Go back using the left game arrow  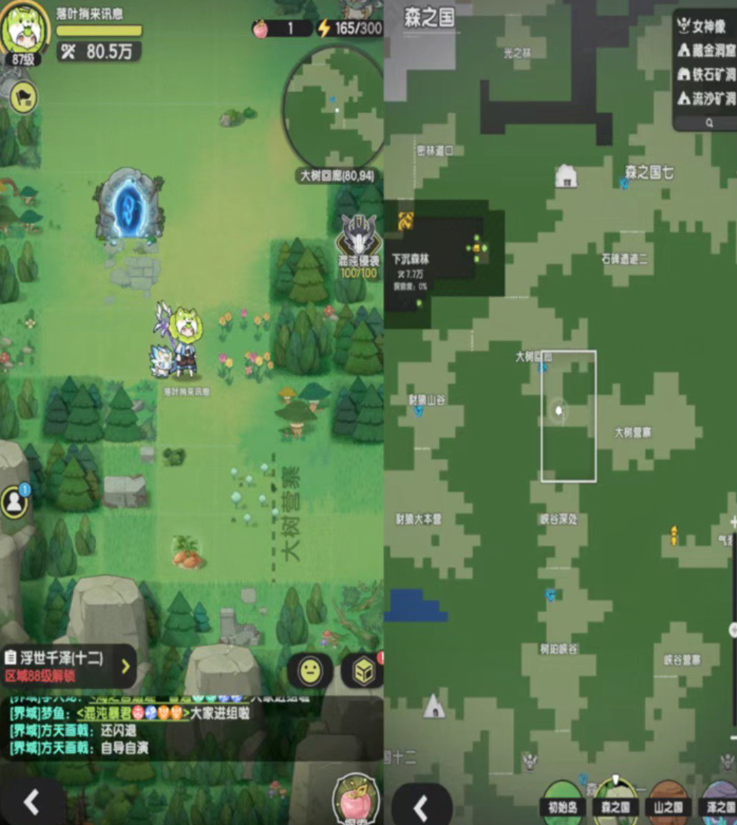[32, 803]
